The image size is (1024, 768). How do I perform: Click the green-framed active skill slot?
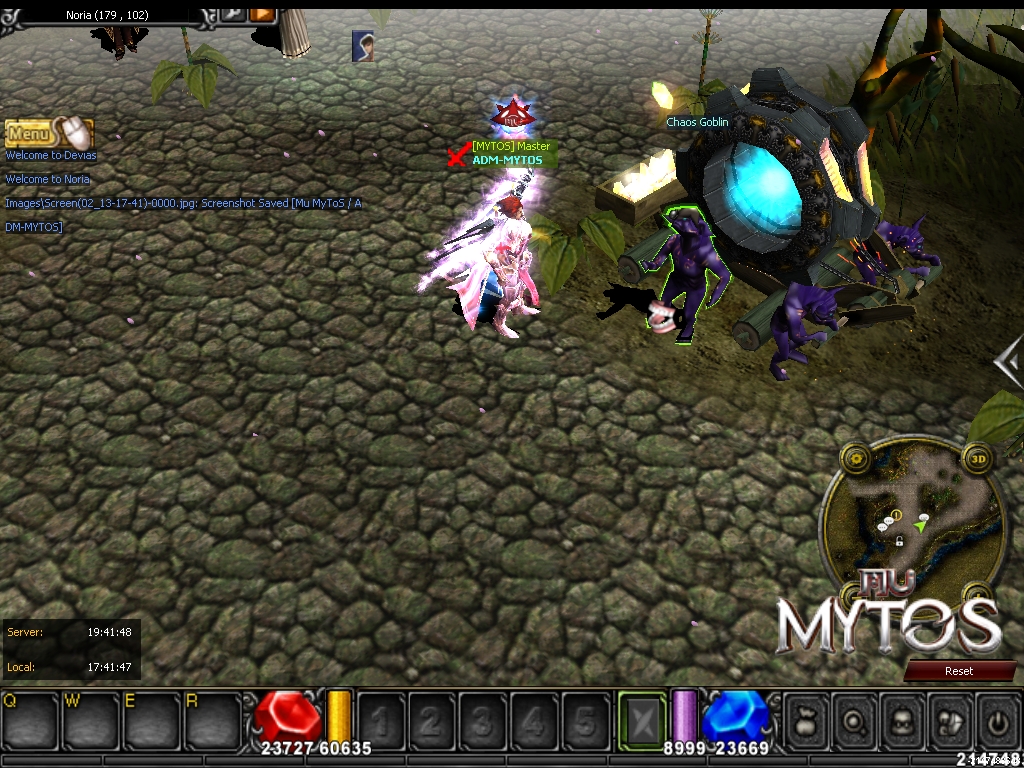tap(641, 719)
